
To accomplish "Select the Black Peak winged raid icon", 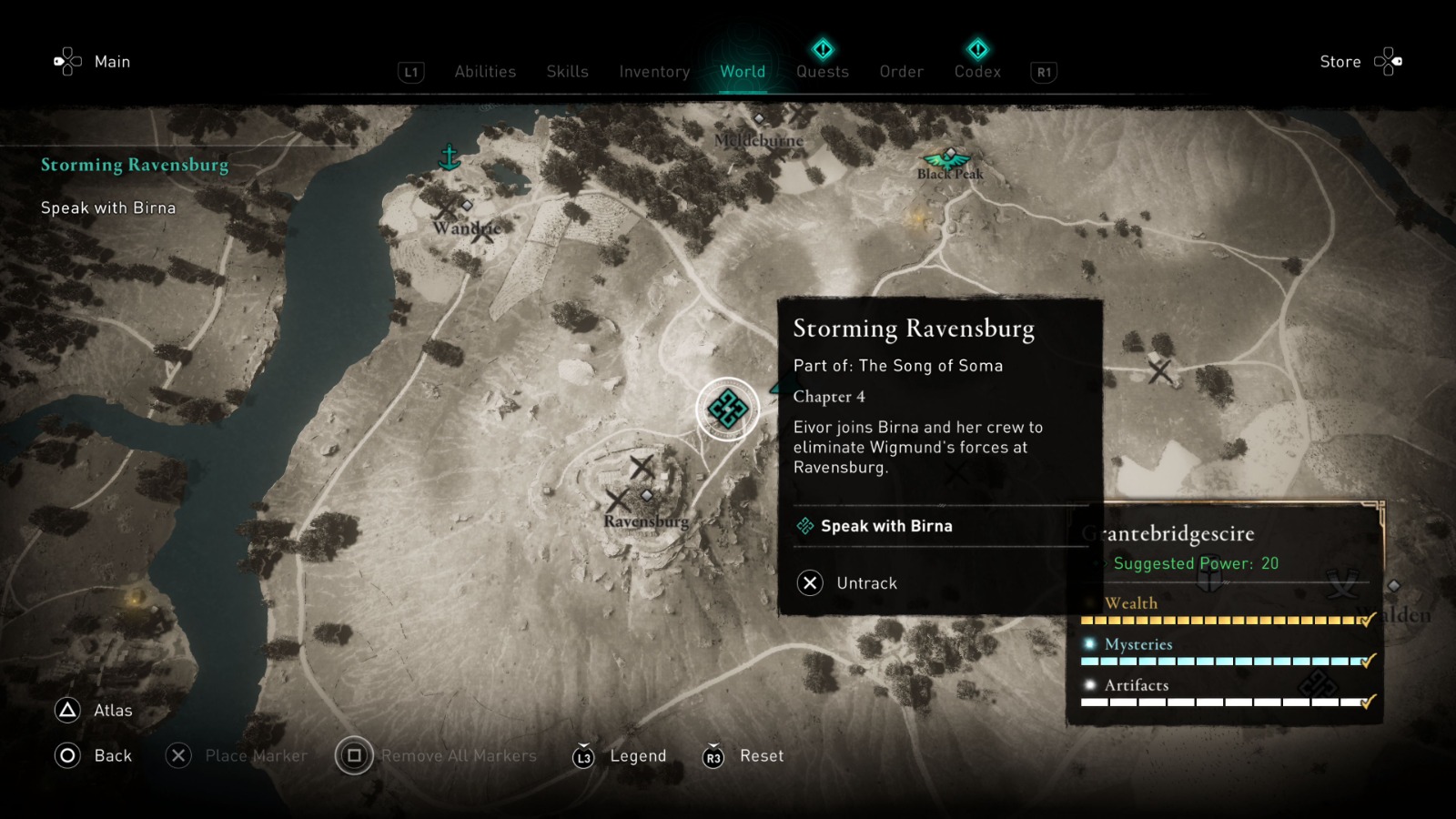I will (x=946, y=159).
